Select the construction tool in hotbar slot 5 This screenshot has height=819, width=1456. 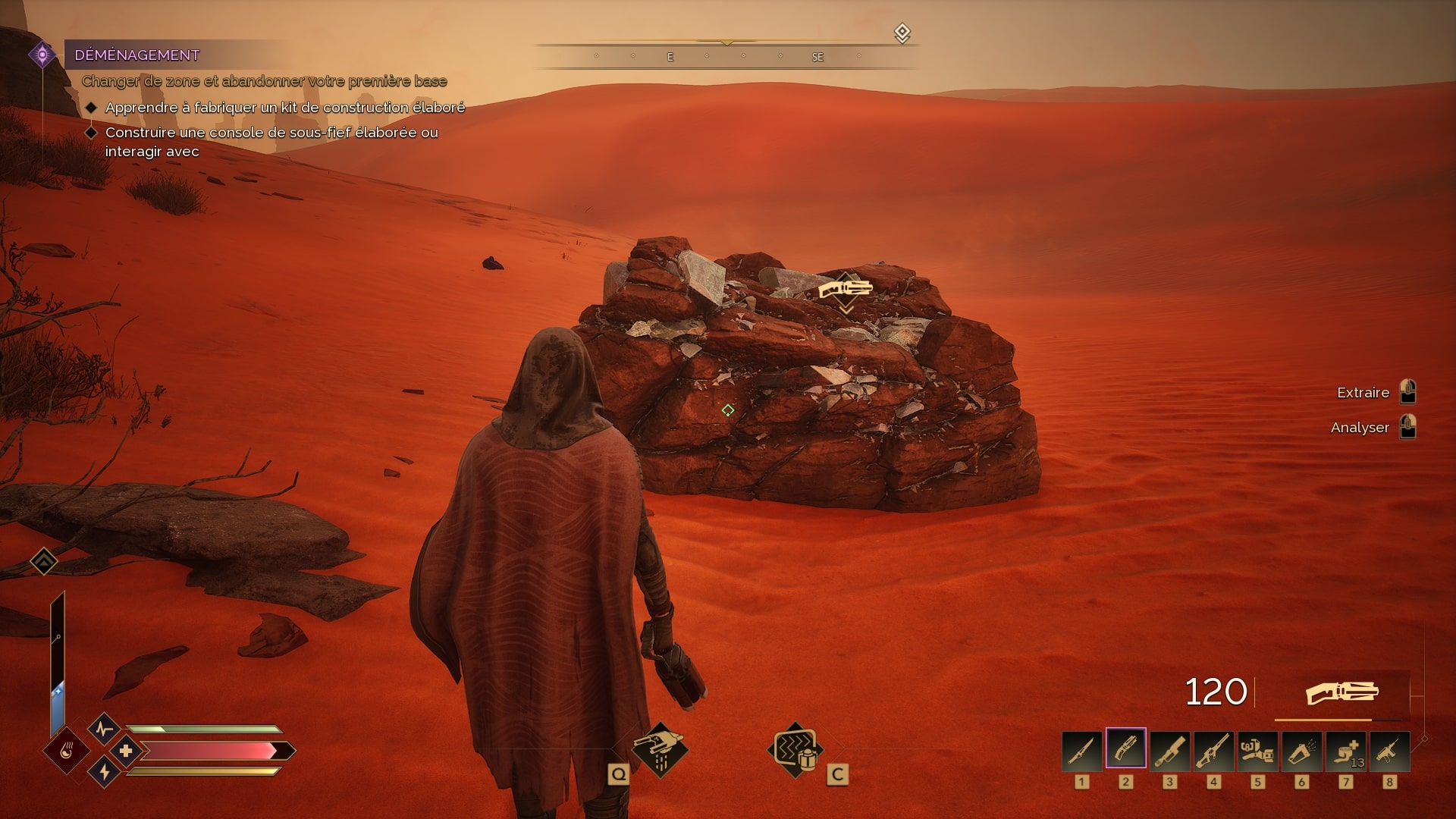point(1257,751)
